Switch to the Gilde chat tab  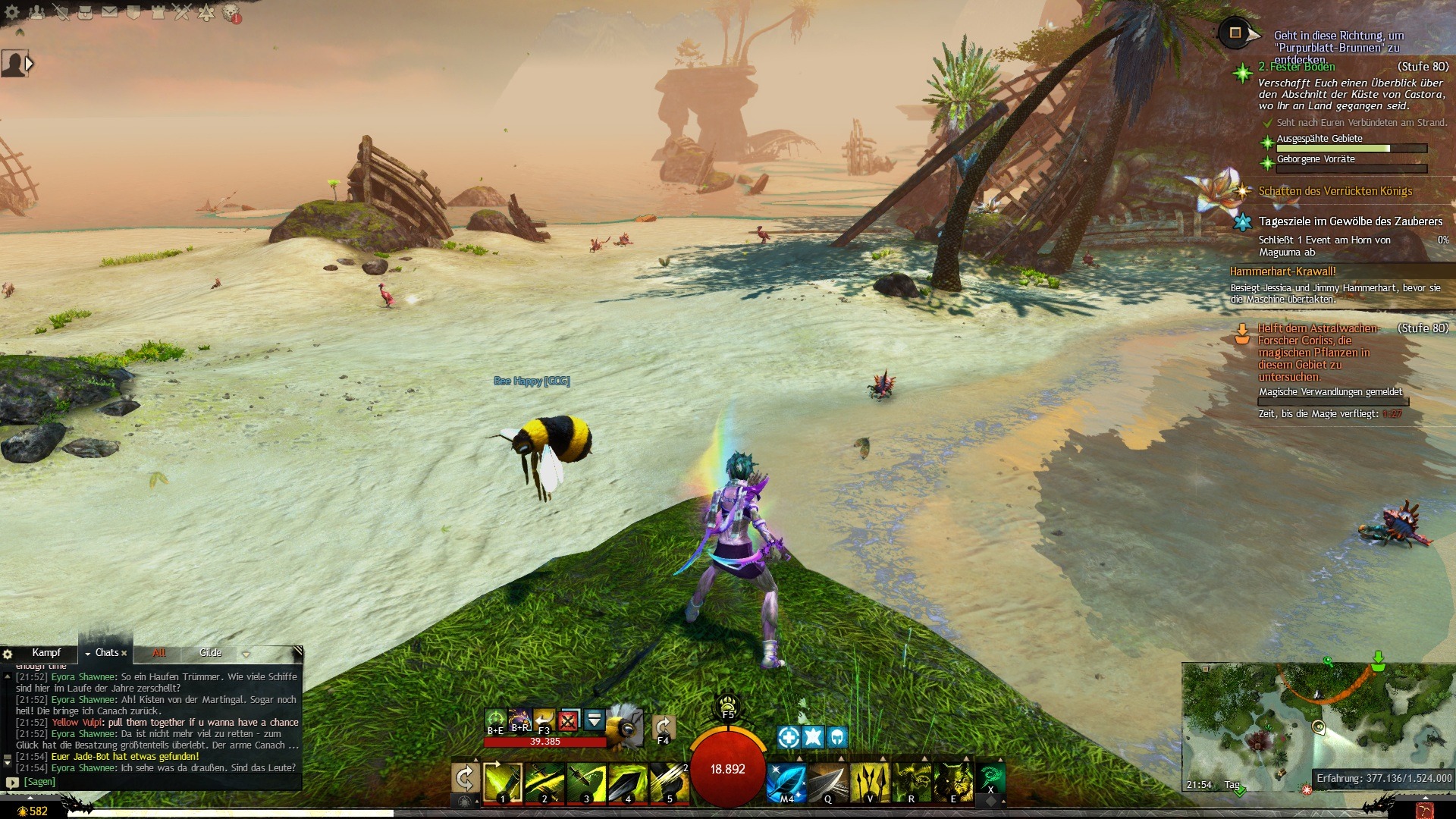point(211,653)
